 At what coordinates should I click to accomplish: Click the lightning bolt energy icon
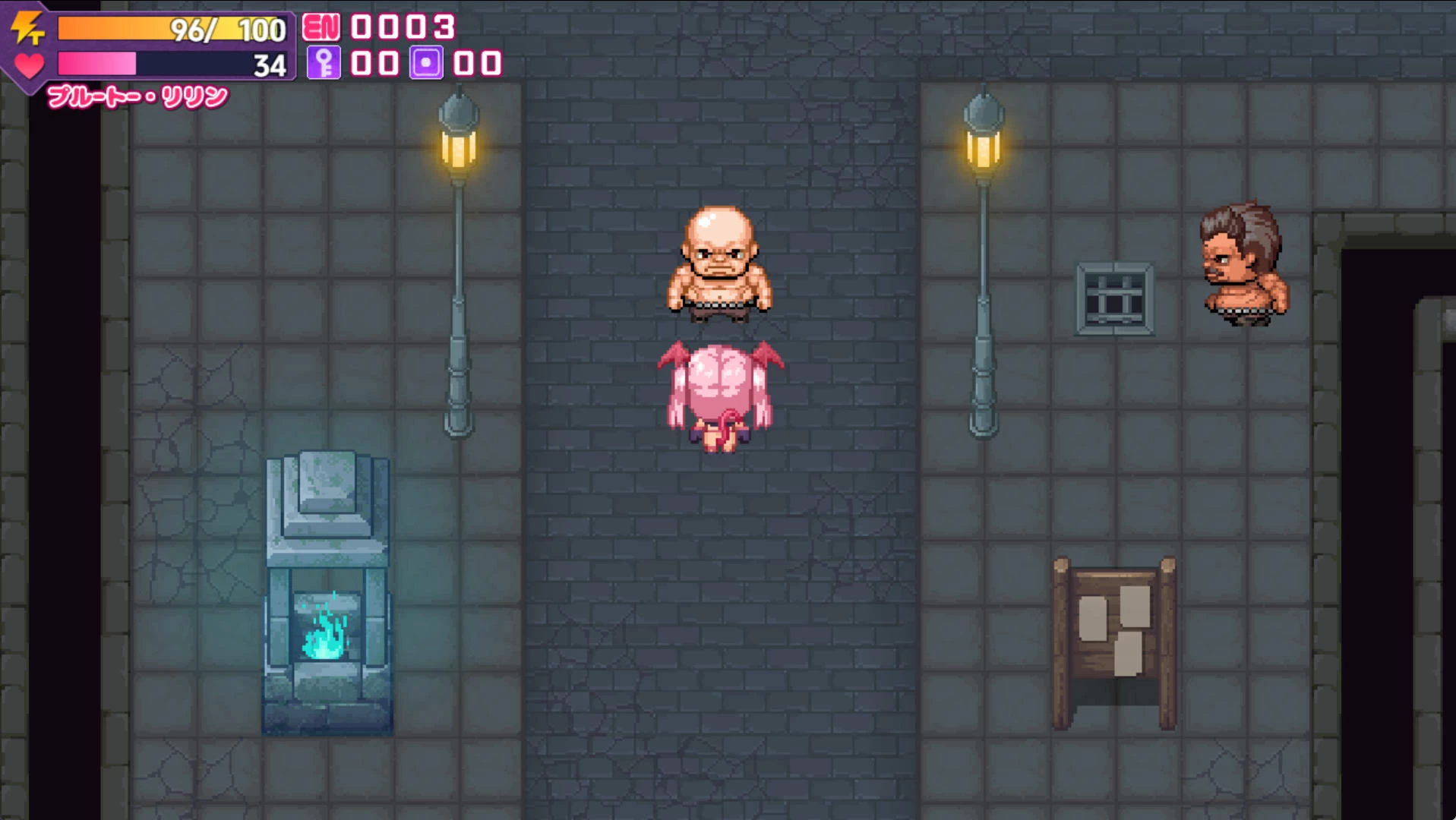click(x=28, y=28)
